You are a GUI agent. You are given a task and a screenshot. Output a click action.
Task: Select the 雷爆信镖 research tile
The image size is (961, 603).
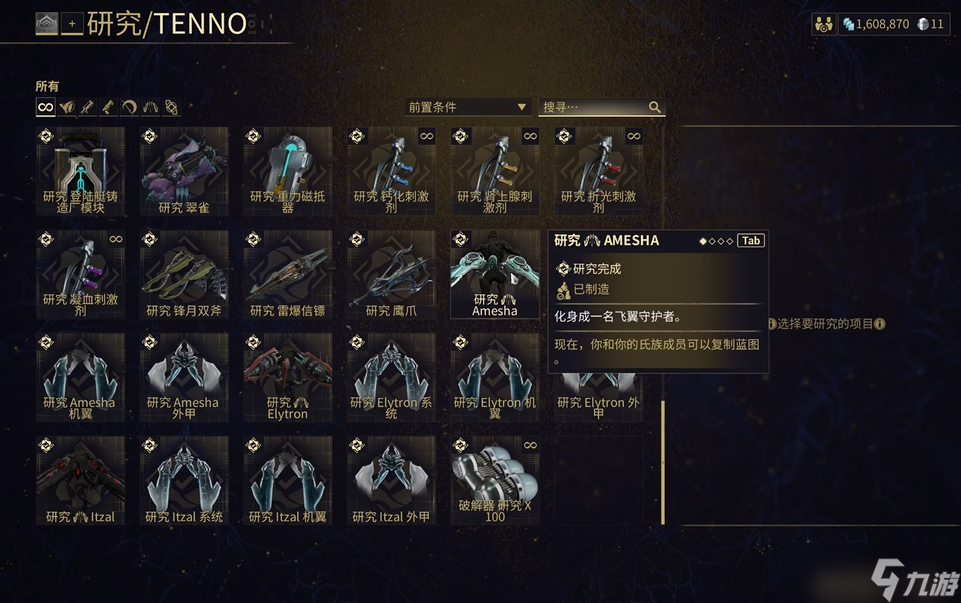coord(288,274)
